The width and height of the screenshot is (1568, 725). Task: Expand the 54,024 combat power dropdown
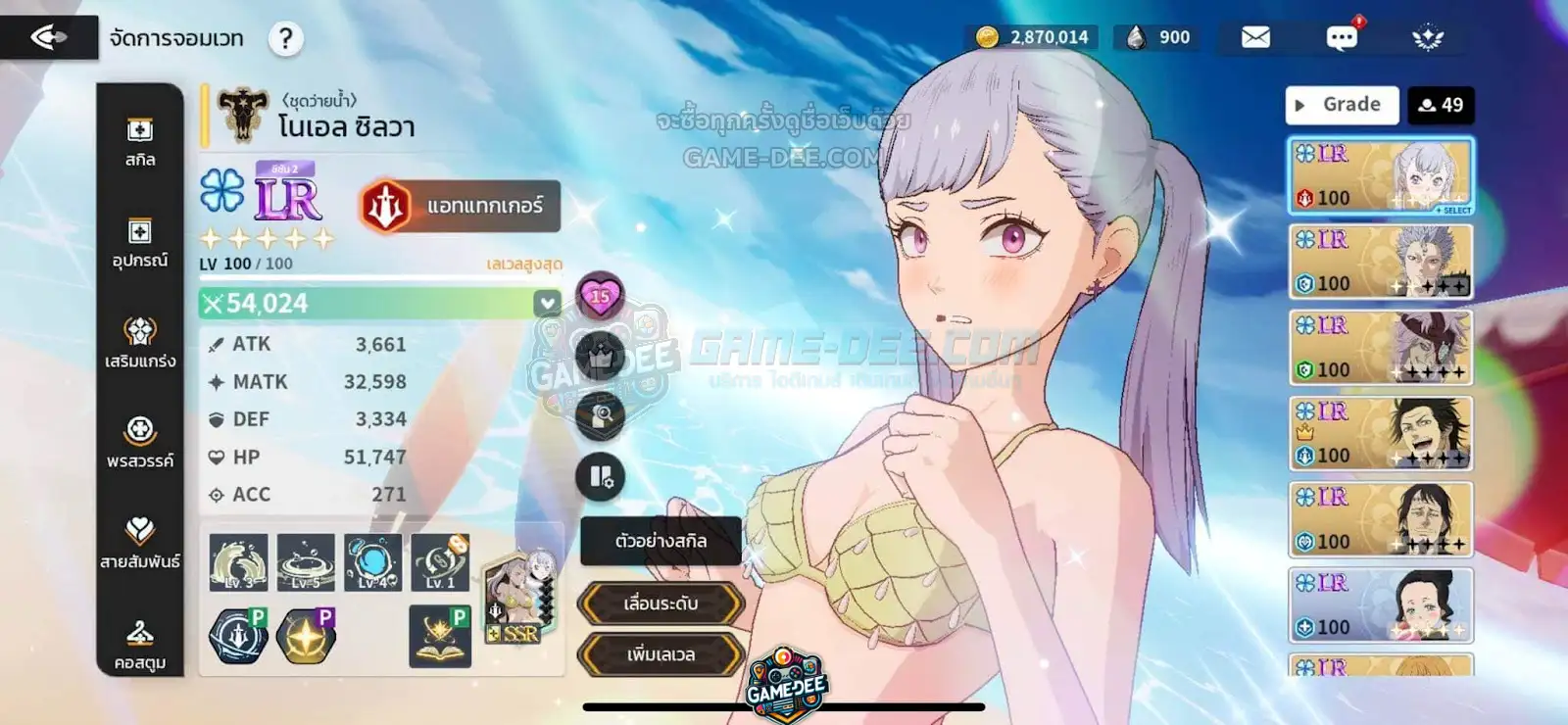pyautogui.click(x=547, y=304)
